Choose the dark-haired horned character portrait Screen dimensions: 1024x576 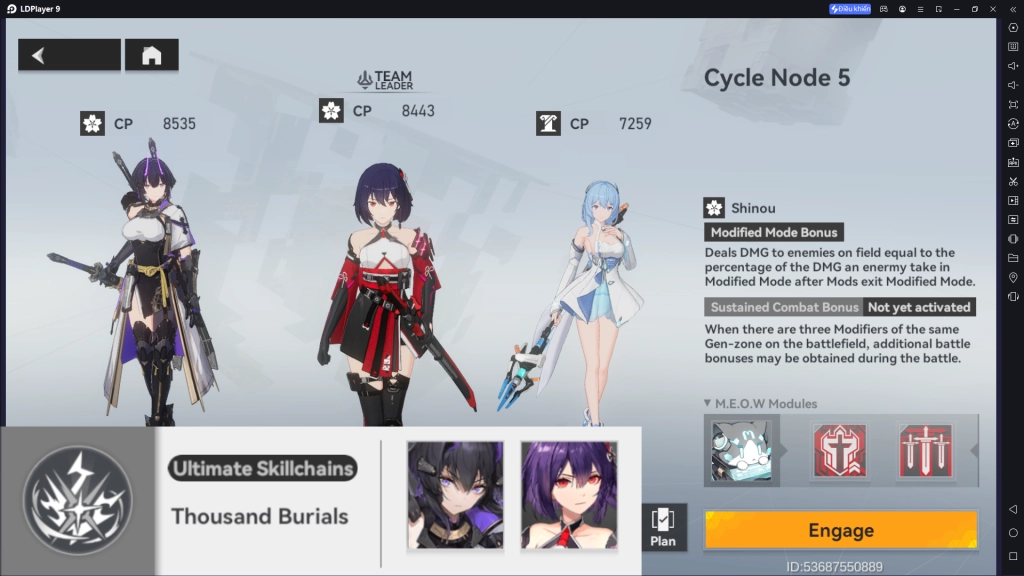click(x=455, y=496)
